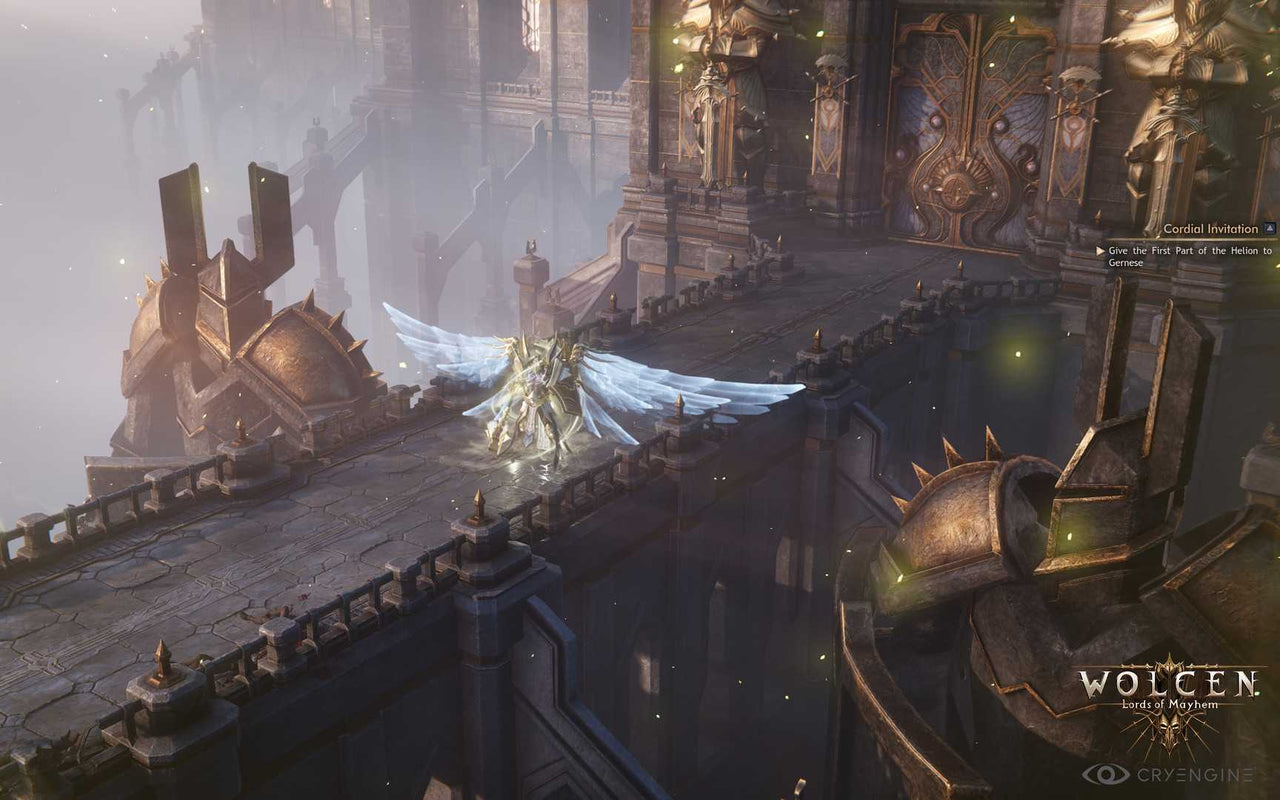Toggle the Cordial Invitation objective display
The width and height of the screenshot is (1280, 800).
(x=1269, y=228)
